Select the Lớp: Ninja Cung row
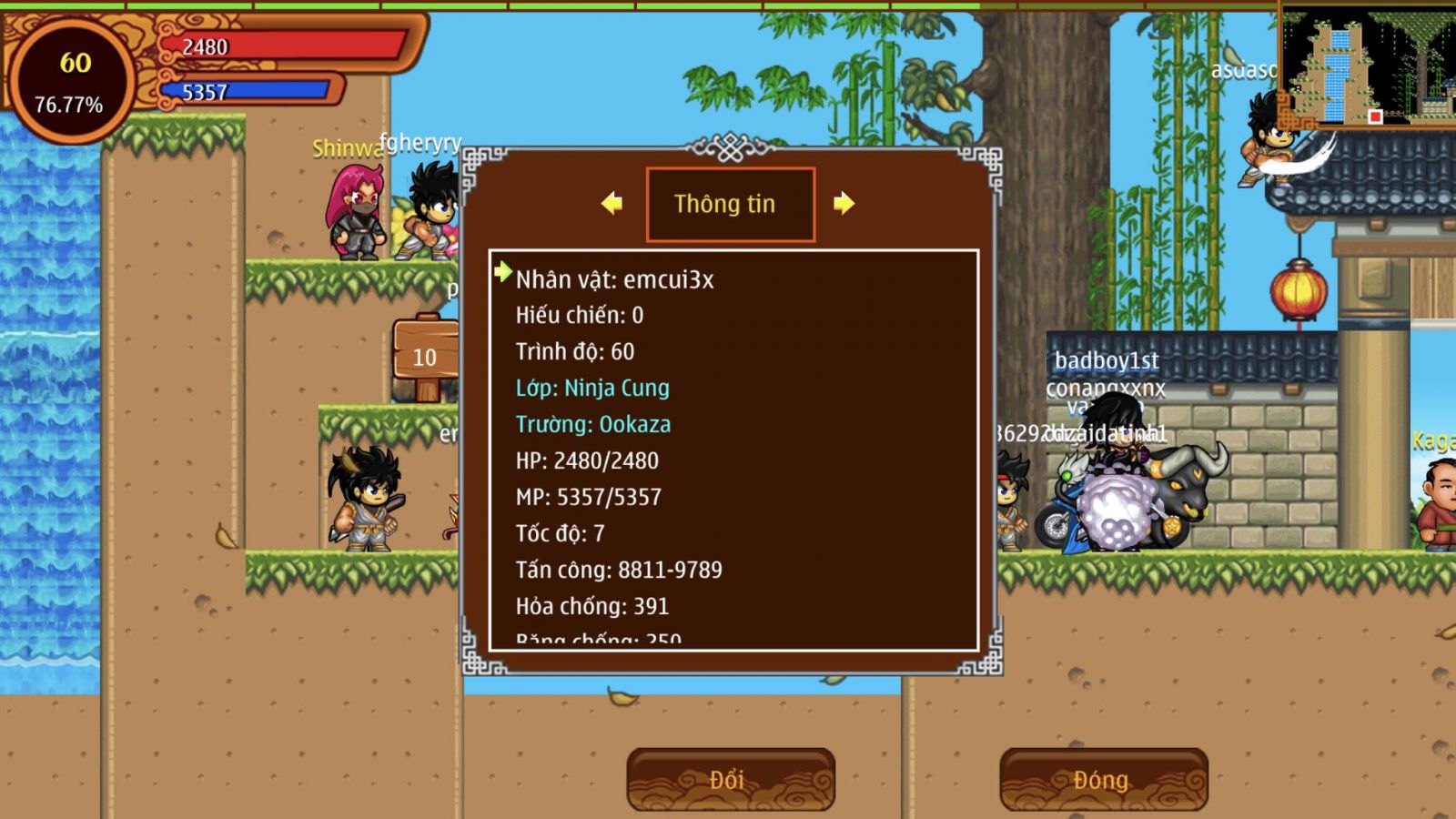The width and height of the screenshot is (1456, 819). [x=592, y=388]
